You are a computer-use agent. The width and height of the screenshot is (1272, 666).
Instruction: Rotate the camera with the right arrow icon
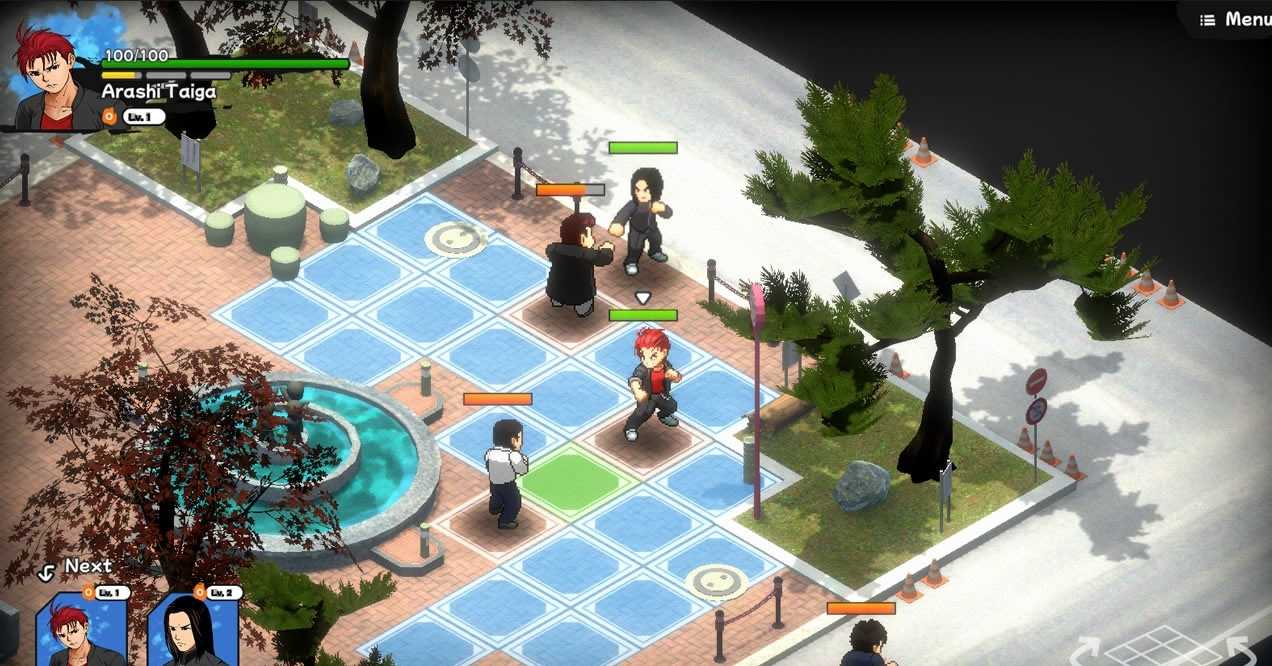(1246, 651)
